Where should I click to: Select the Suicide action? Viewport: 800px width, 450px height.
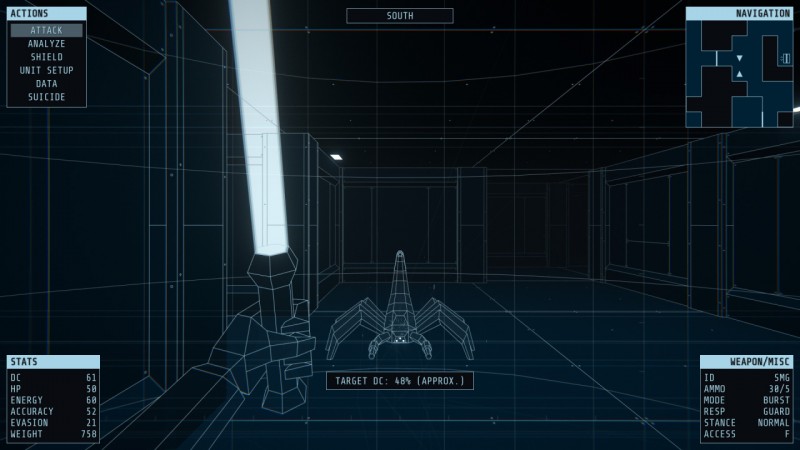tap(46, 97)
